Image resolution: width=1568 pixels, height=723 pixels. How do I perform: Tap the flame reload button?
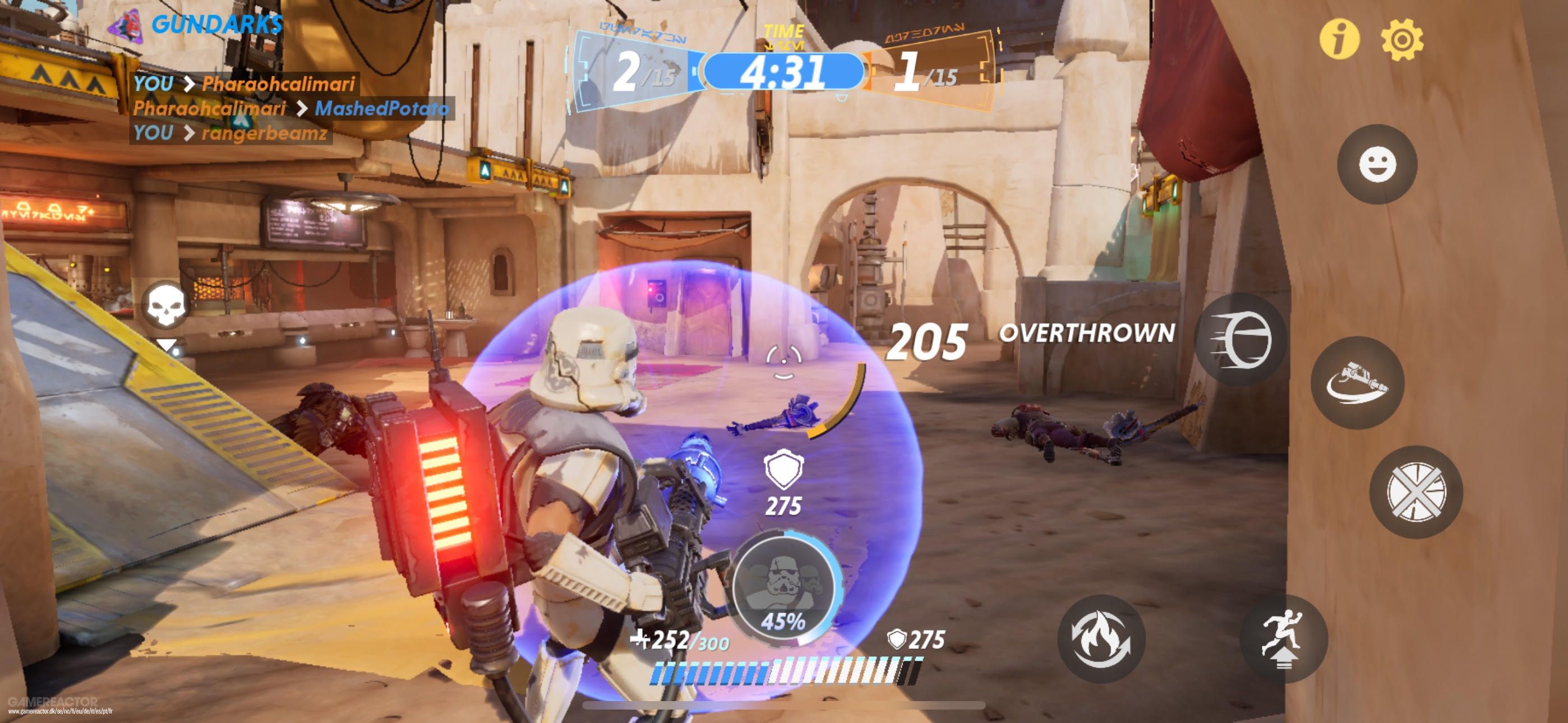[x=1101, y=638]
